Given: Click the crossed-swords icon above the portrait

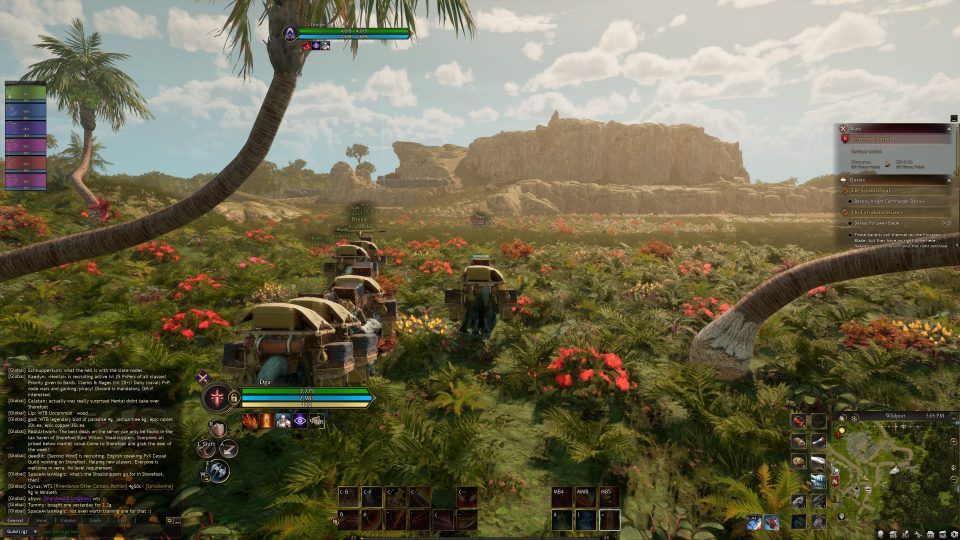Looking at the screenshot, I should pos(203,377).
